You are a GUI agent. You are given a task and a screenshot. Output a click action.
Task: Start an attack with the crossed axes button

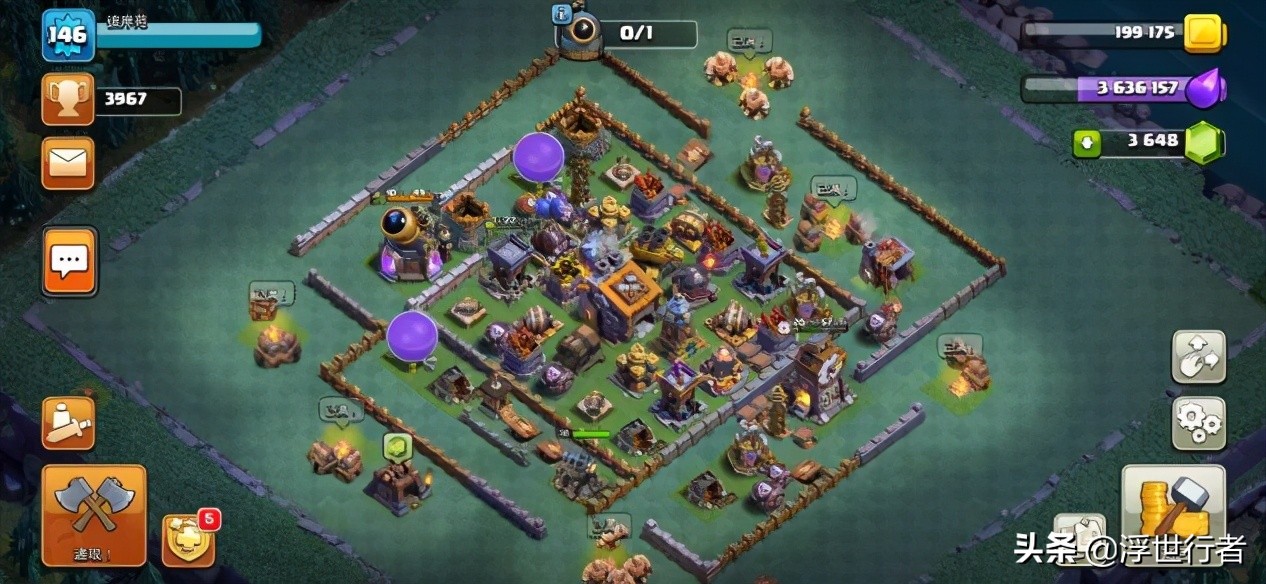pos(94,514)
